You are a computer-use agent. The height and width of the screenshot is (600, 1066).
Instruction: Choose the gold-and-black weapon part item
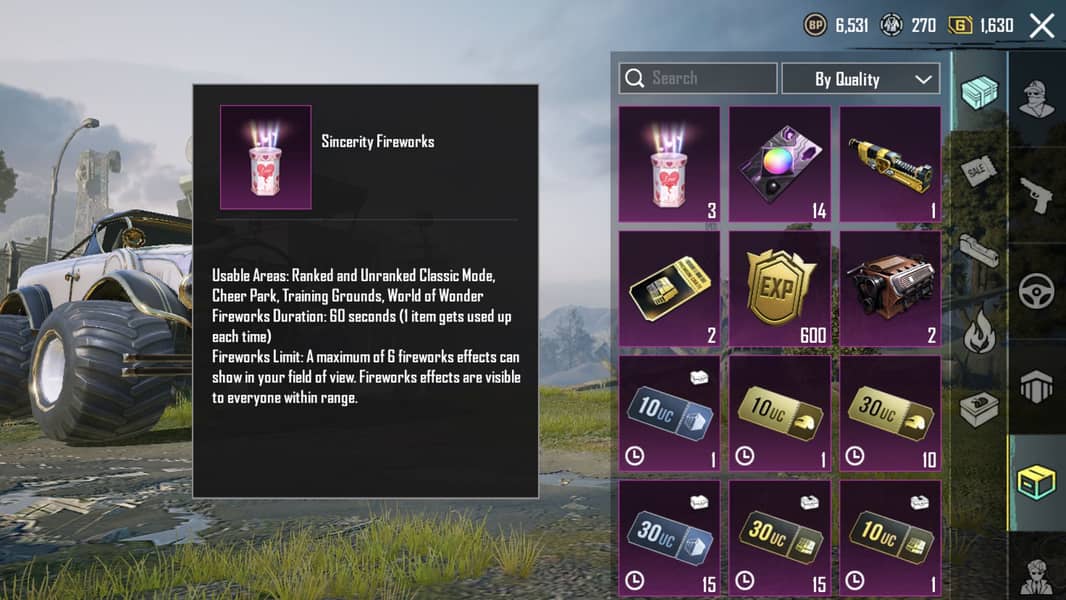point(890,164)
